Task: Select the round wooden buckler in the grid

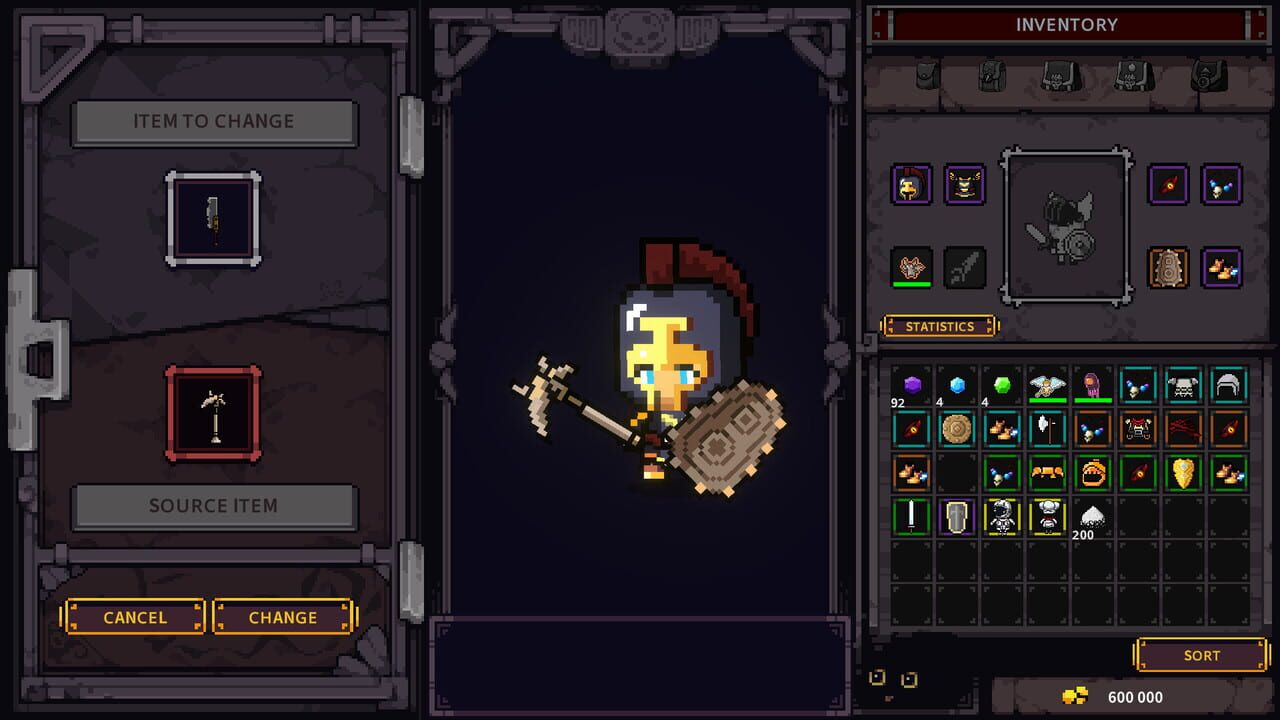Action: click(955, 430)
